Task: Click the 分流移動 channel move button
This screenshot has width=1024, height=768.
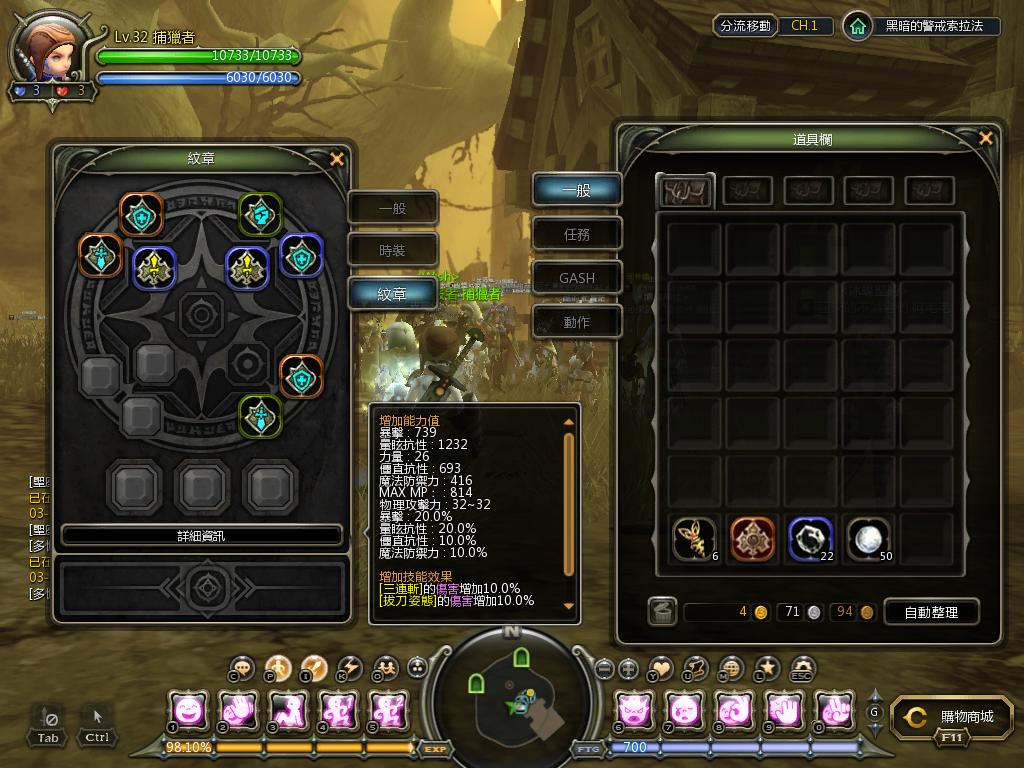Action: click(x=745, y=26)
